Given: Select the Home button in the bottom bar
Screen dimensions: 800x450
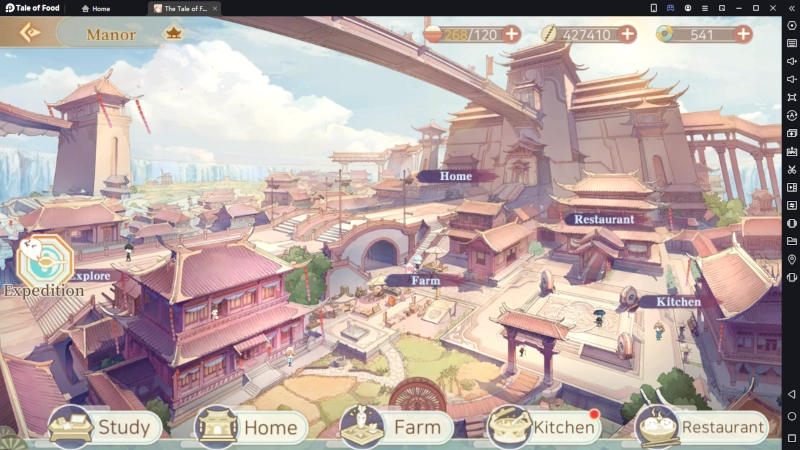Looking at the screenshot, I should point(251,428).
